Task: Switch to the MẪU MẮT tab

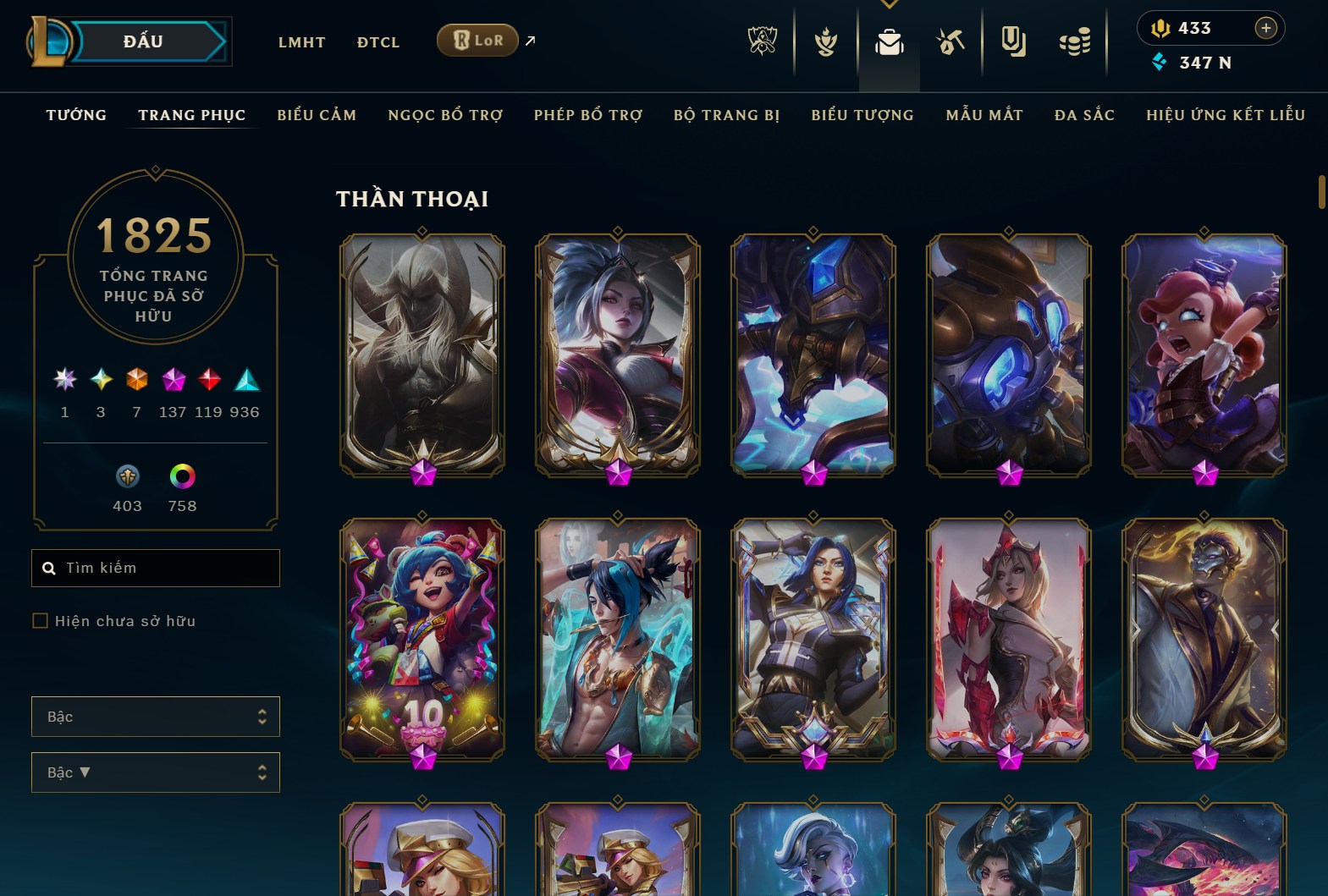Action: [x=984, y=115]
